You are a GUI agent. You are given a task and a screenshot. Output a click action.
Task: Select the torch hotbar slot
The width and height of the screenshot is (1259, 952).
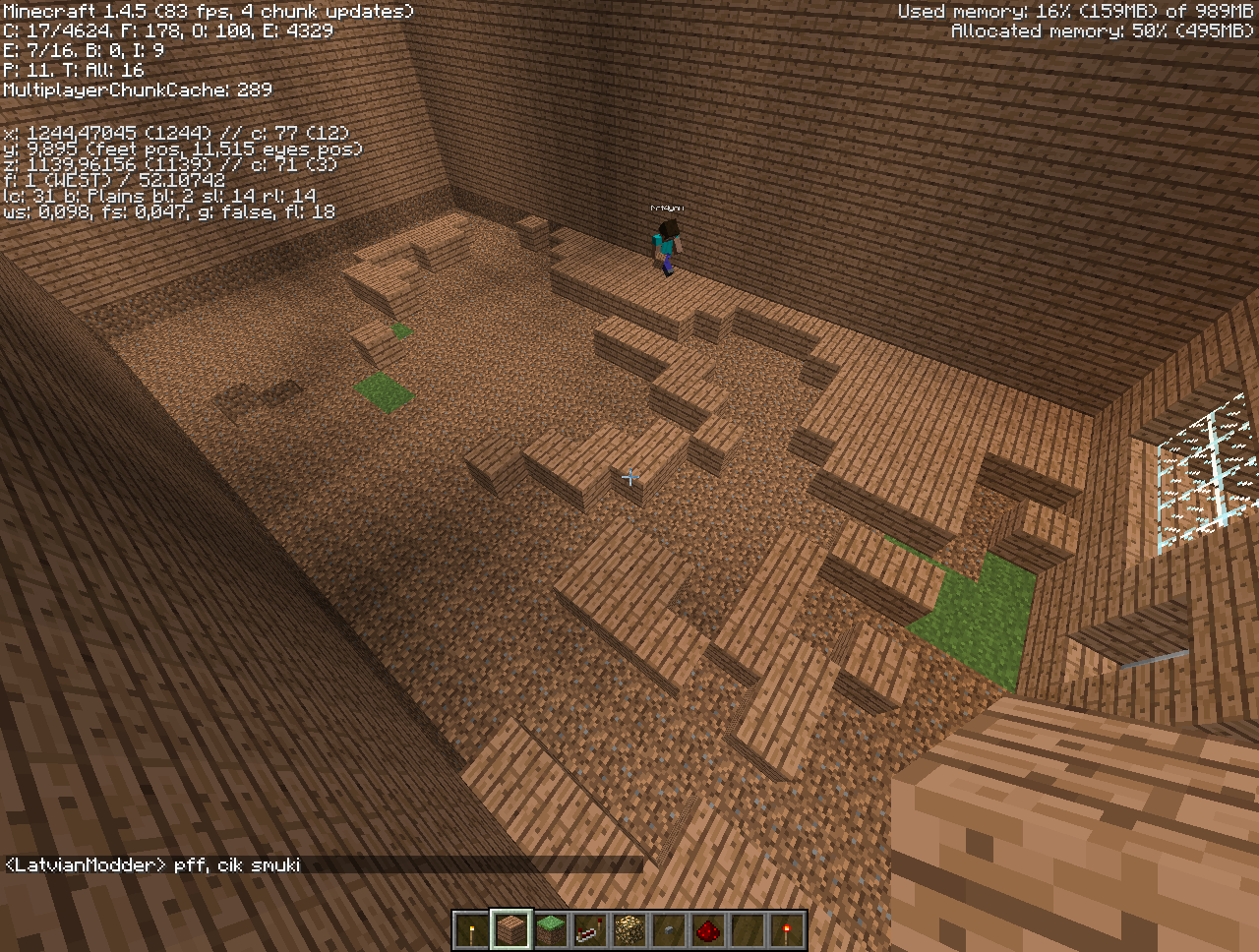point(472,930)
